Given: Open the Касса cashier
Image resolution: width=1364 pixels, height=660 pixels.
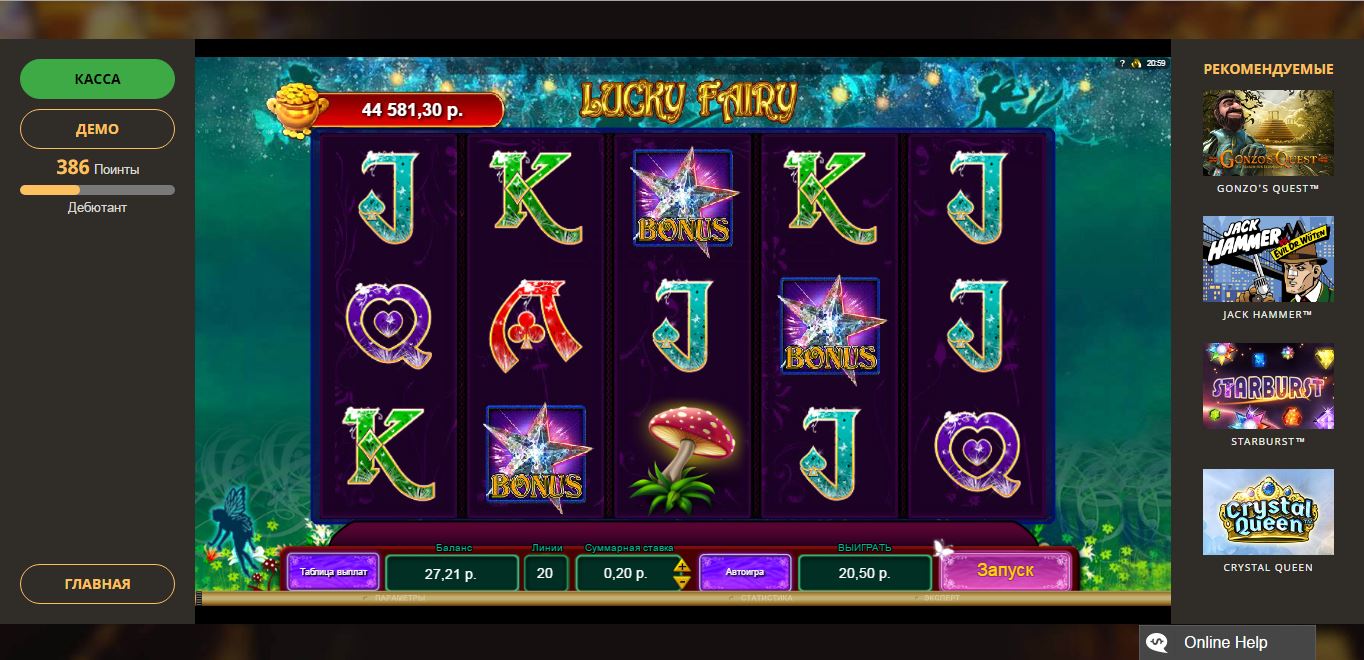Looking at the screenshot, I should (97, 79).
